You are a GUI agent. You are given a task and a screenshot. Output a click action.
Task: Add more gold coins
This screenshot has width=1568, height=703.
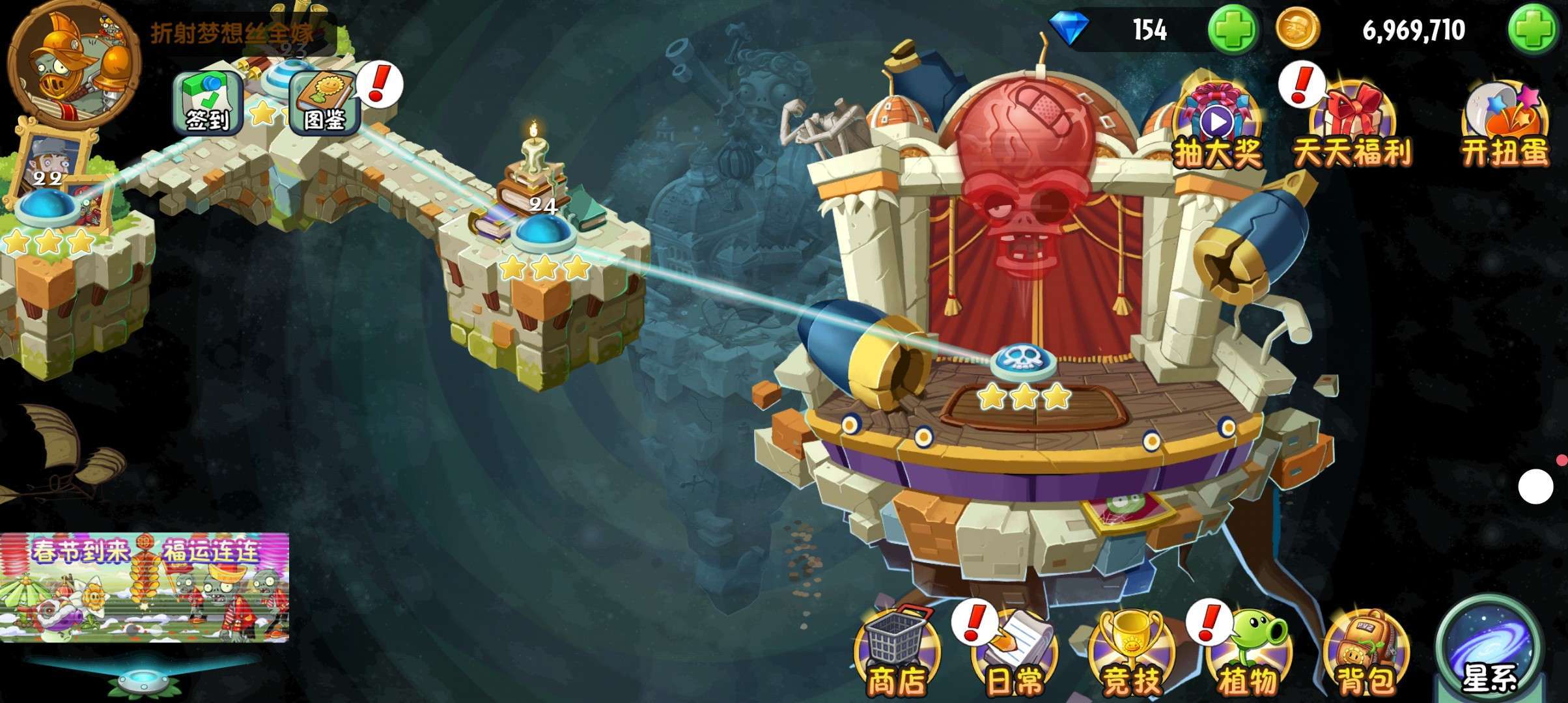pos(1533,31)
